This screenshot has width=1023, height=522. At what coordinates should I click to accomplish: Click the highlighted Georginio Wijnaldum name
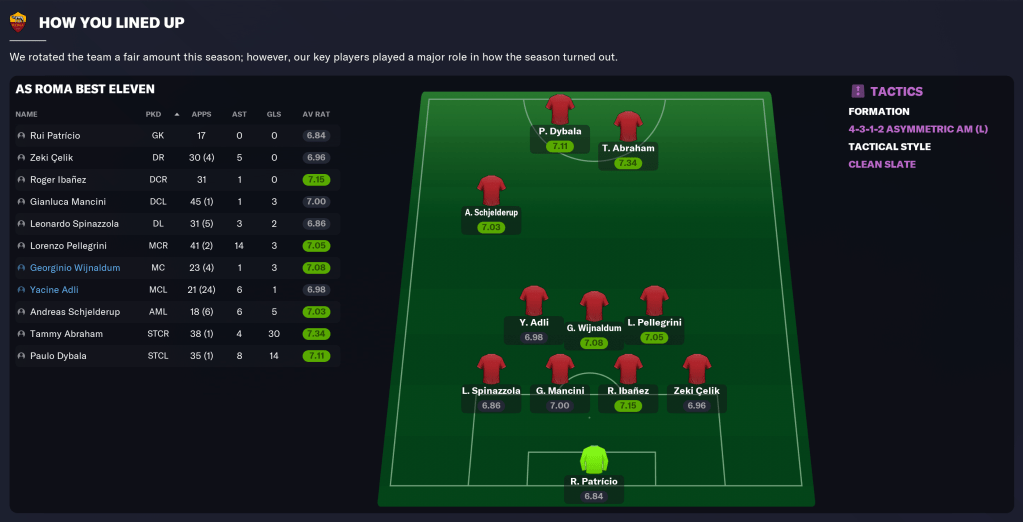pyautogui.click(x=73, y=268)
